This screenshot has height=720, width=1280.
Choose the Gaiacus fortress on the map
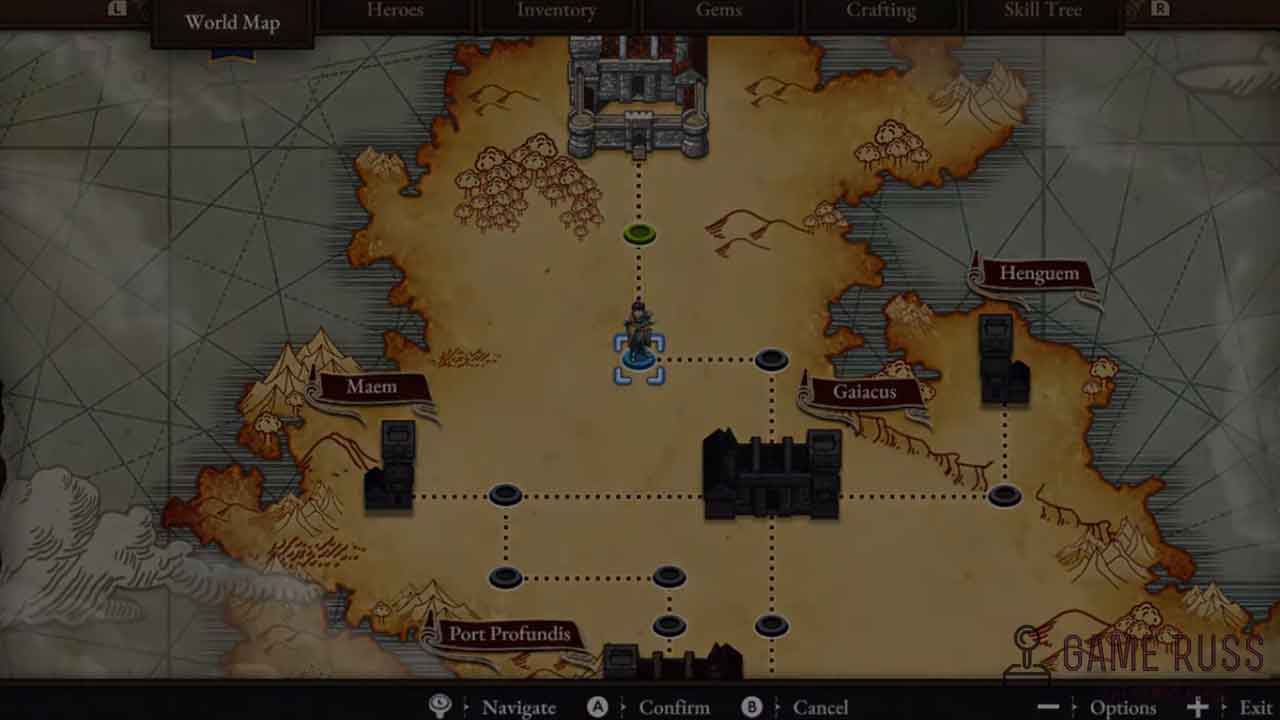tap(771, 475)
